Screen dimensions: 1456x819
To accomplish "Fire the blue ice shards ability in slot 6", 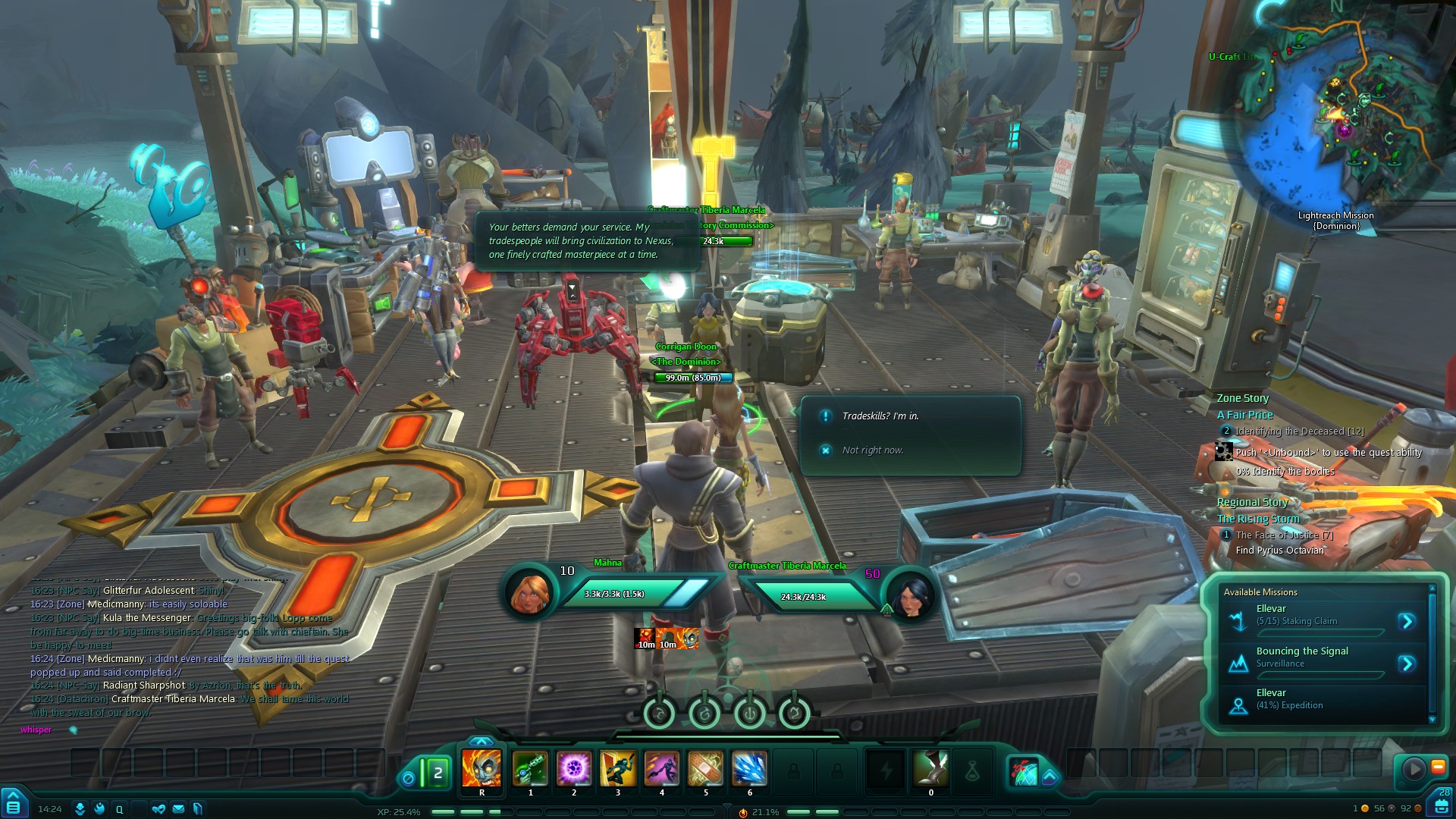I will point(749,768).
